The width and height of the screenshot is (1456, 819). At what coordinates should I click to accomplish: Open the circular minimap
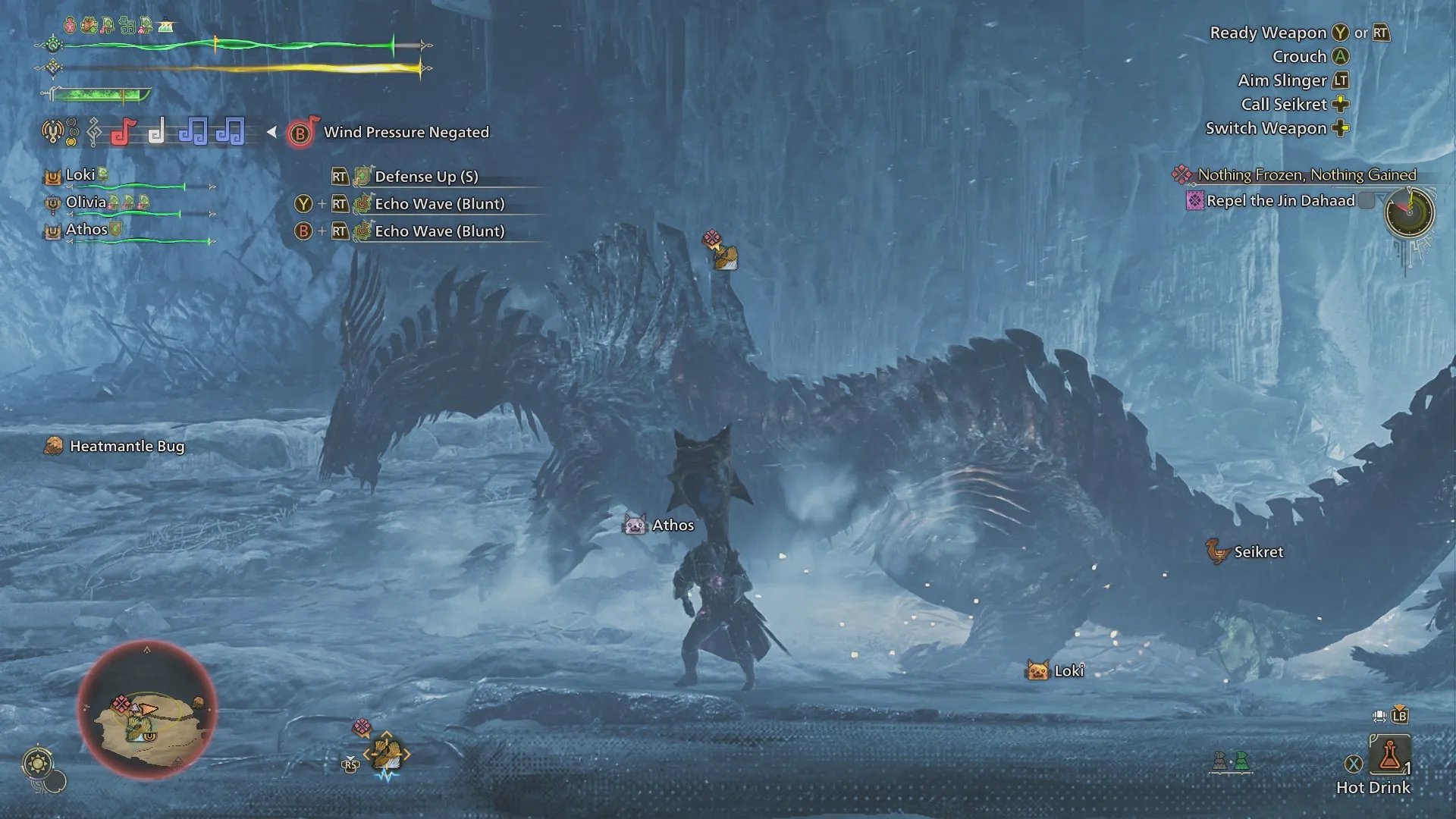pos(147,711)
